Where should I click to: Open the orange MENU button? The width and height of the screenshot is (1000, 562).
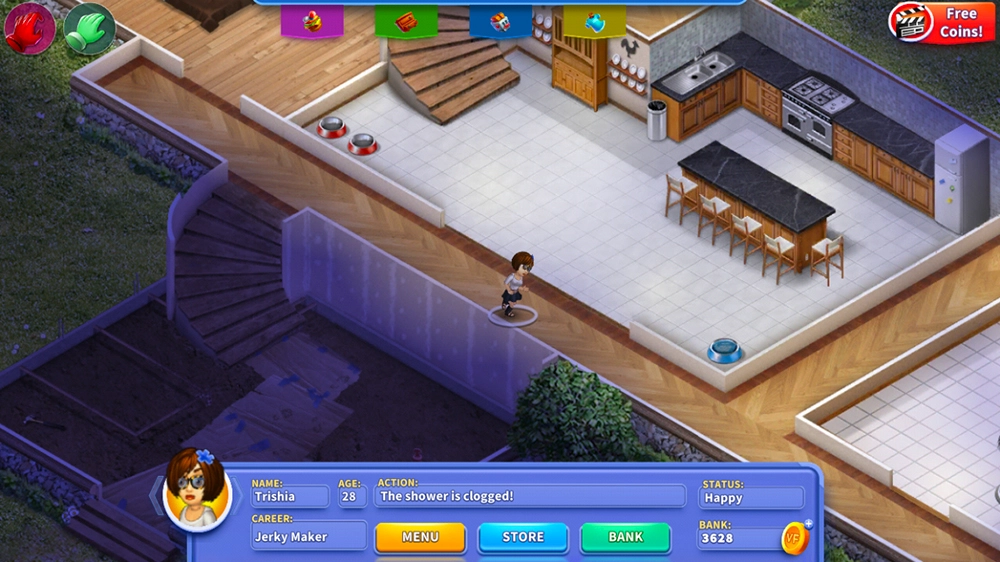point(420,537)
